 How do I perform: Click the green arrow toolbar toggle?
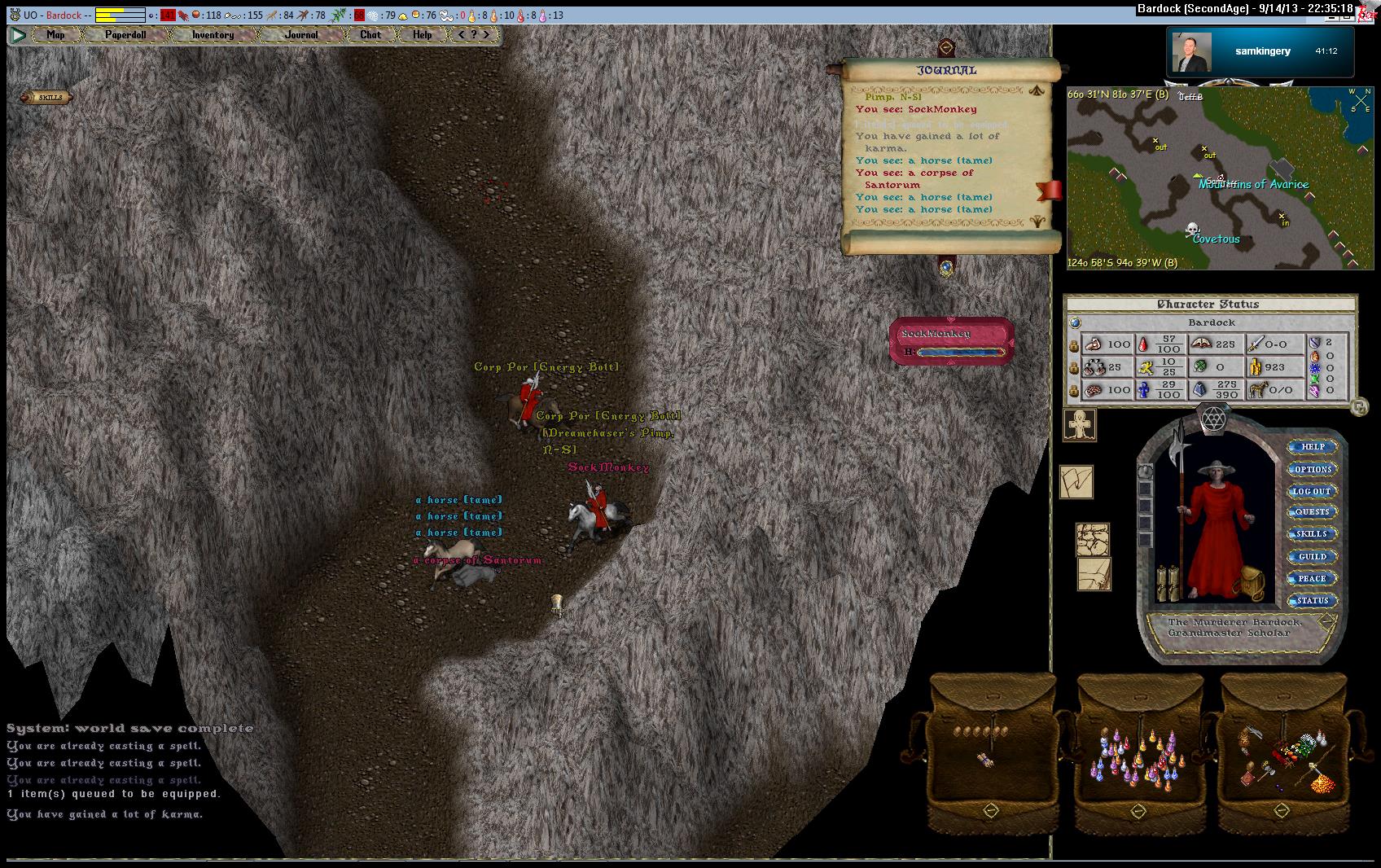[x=18, y=35]
